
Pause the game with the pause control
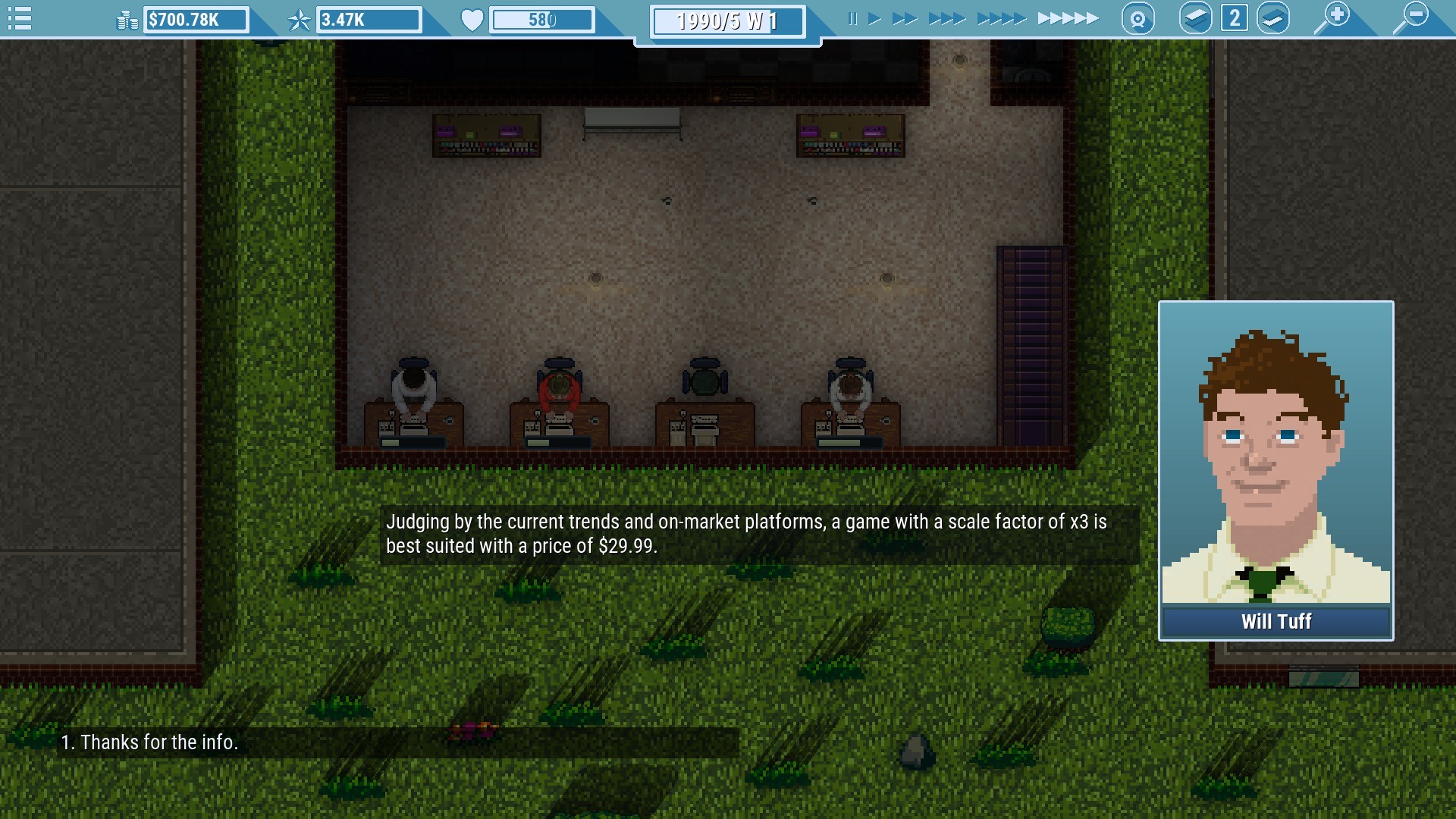coord(854,18)
